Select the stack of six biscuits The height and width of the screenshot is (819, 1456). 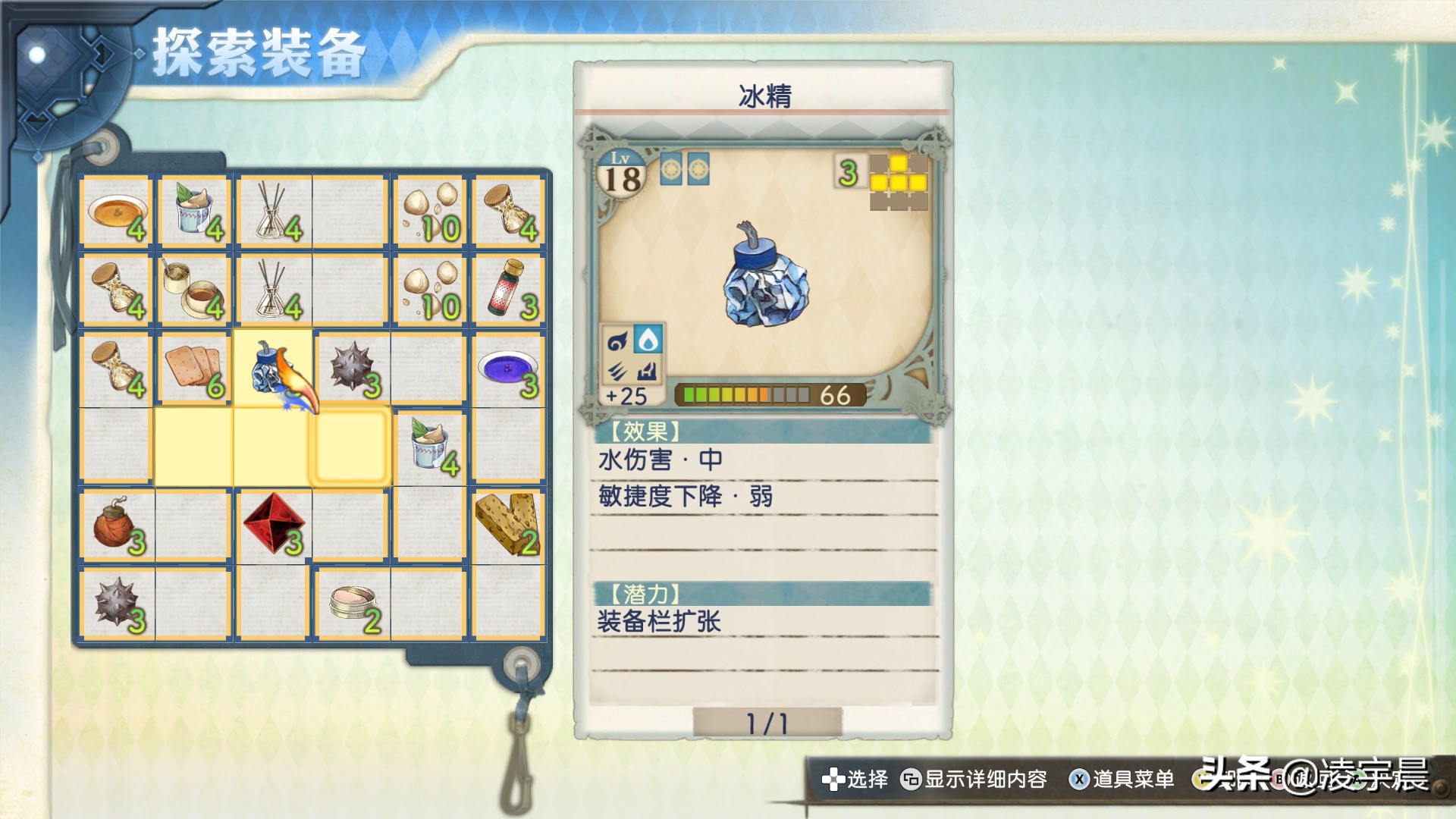coord(194,369)
